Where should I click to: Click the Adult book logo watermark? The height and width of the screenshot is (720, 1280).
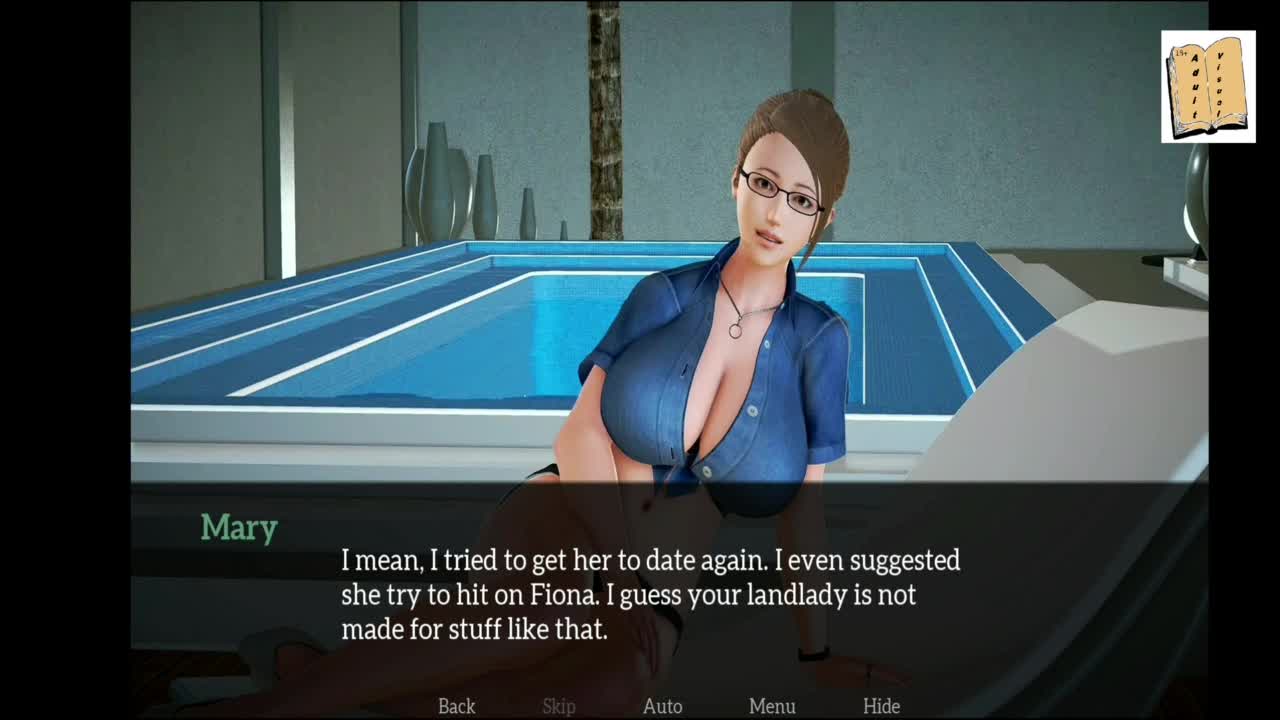point(1207,86)
